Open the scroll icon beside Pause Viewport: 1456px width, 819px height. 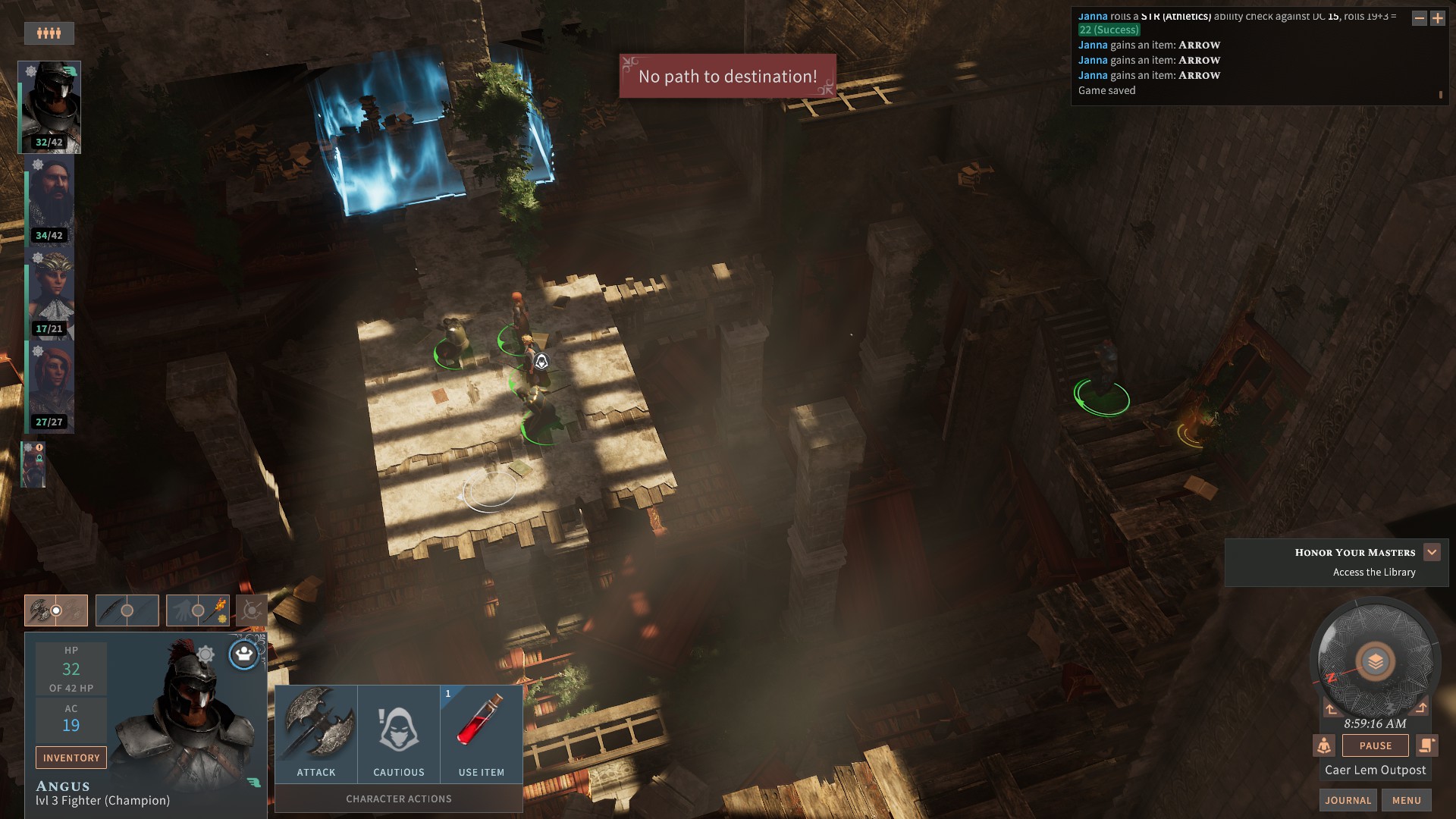click(1426, 745)
